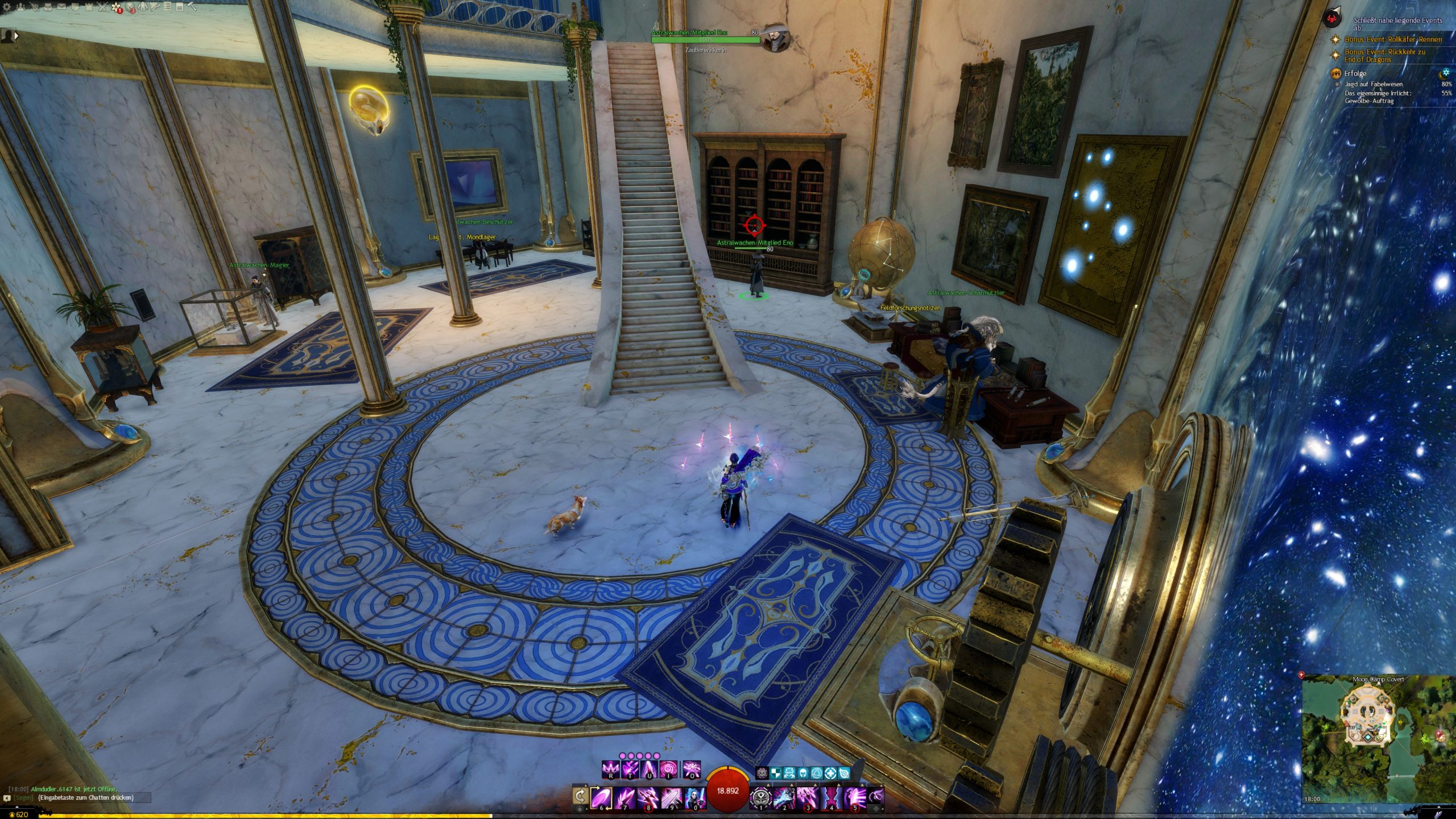
Task: Use the sword skill on slot 9
Action: (672, 797)
